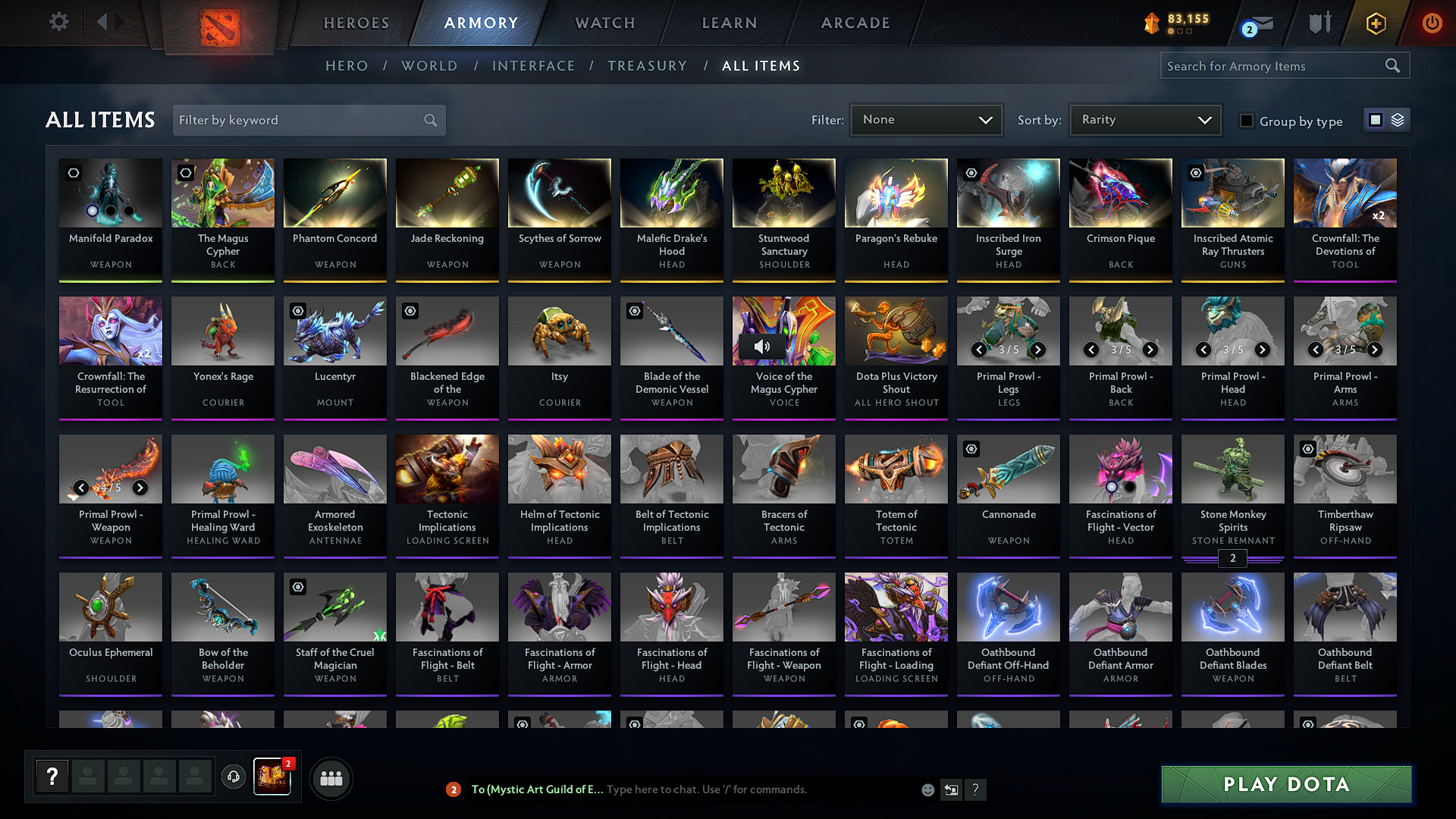This screenshot has height=819, width=1456.
Task: Select the stacked layers view mode
Action: tap(1398, 119)
